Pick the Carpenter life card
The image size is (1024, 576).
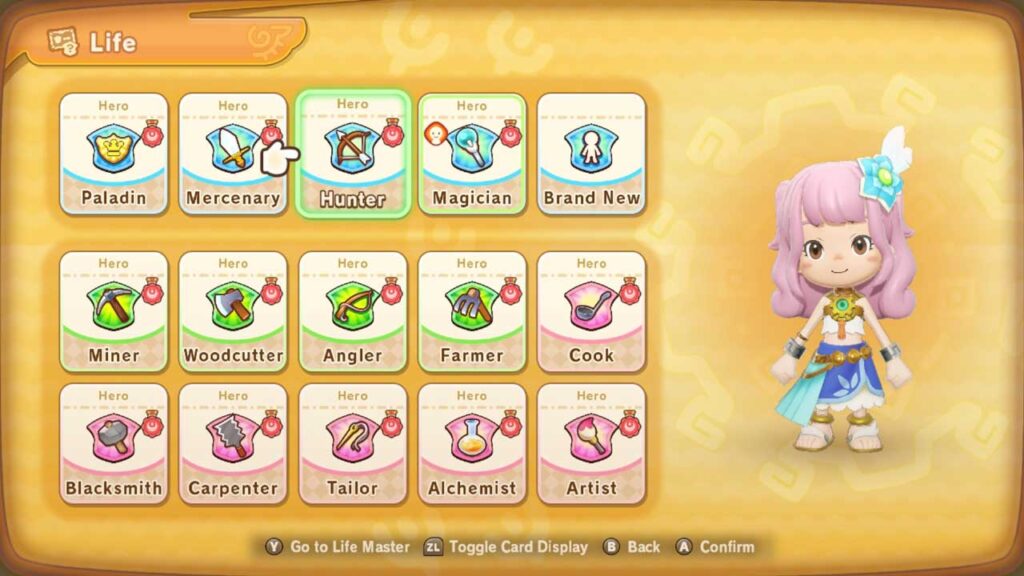coord(232,443)
